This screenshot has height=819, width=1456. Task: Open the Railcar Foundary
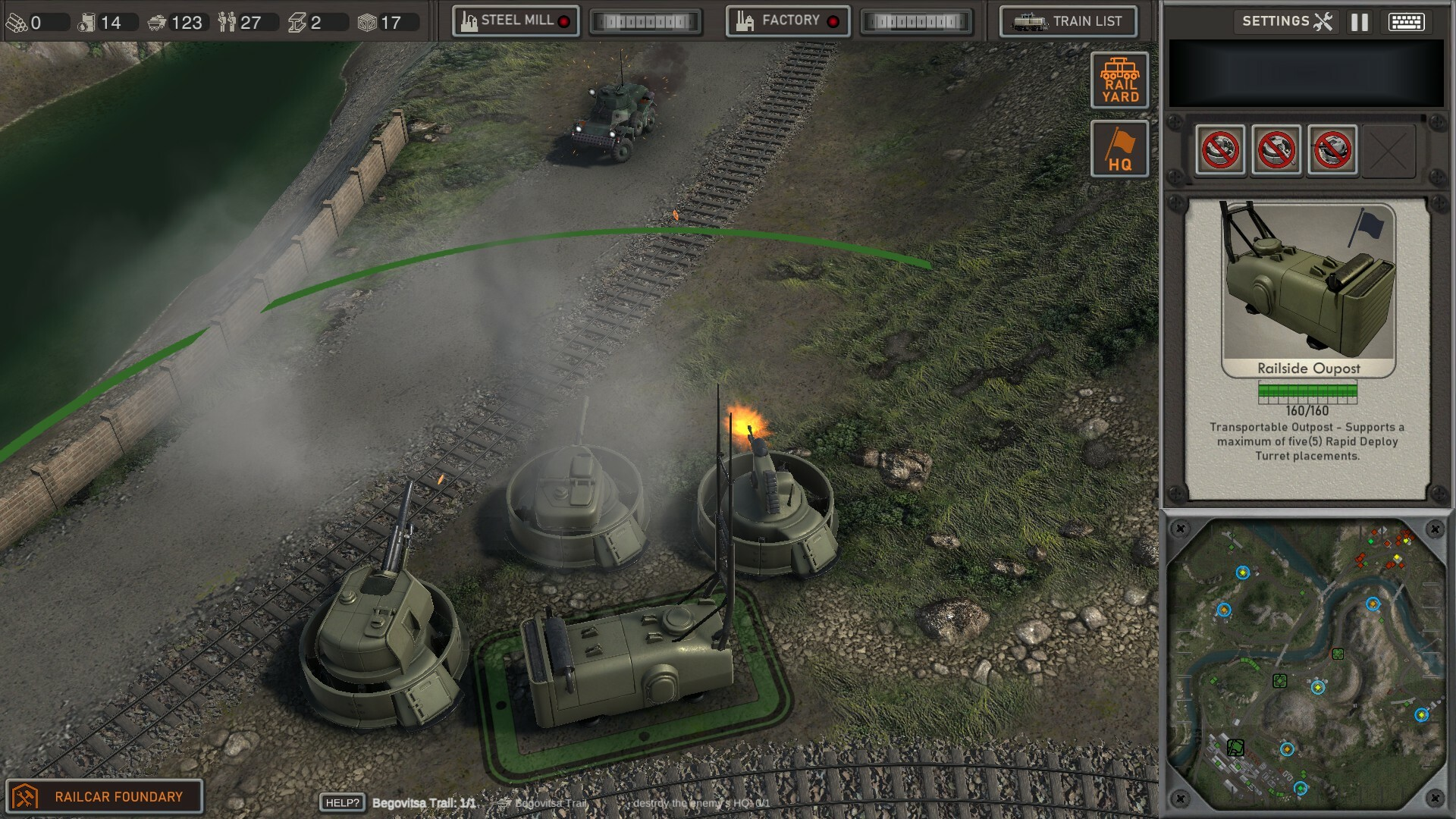pos(105,797)
